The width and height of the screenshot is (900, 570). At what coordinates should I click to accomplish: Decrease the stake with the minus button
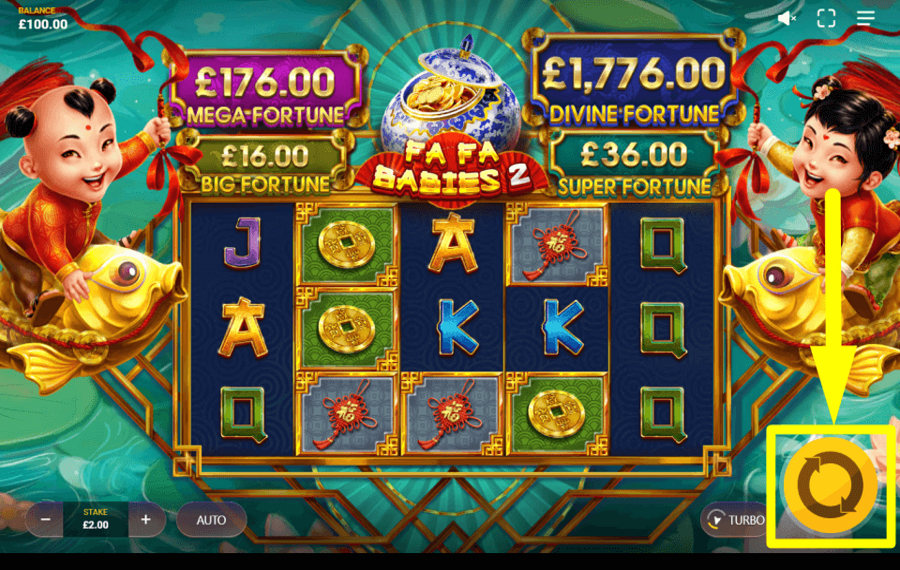tap(45, 520)
